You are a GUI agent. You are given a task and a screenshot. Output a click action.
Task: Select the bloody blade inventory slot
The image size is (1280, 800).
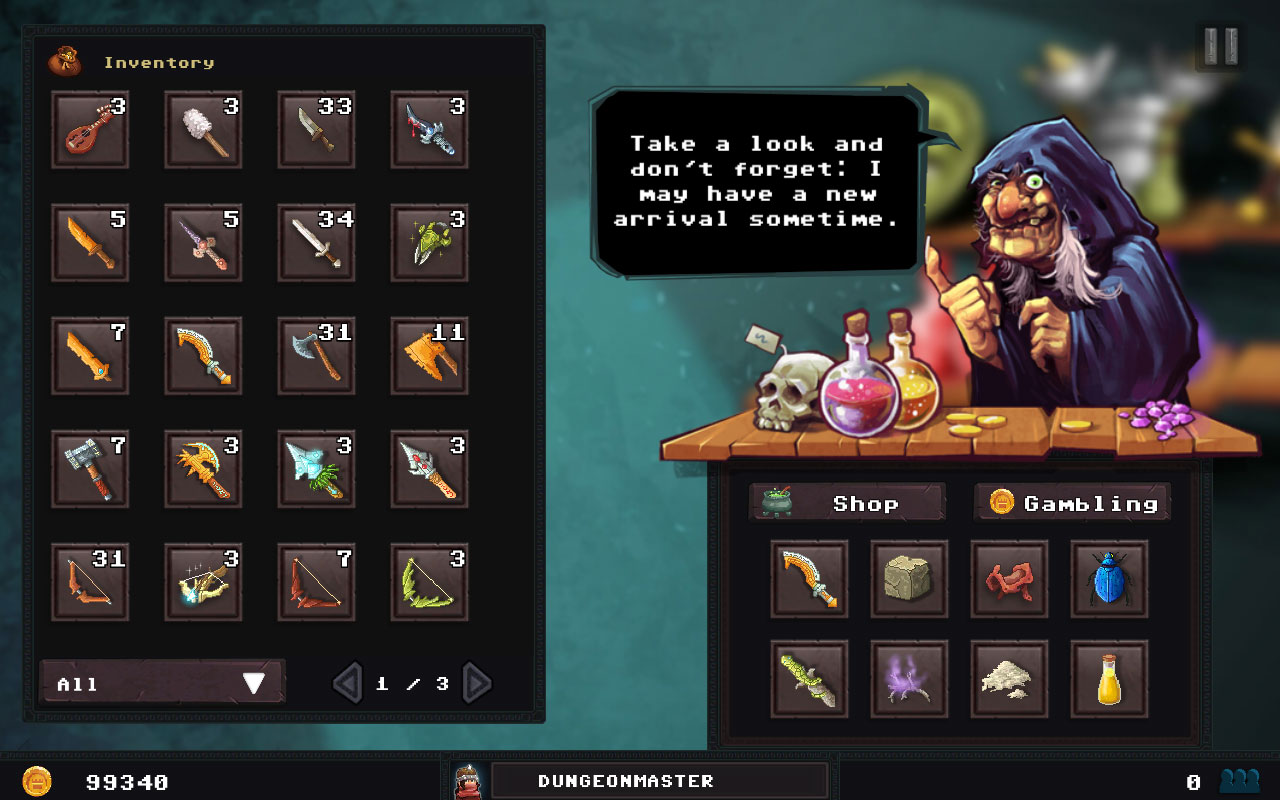(429, 130)
